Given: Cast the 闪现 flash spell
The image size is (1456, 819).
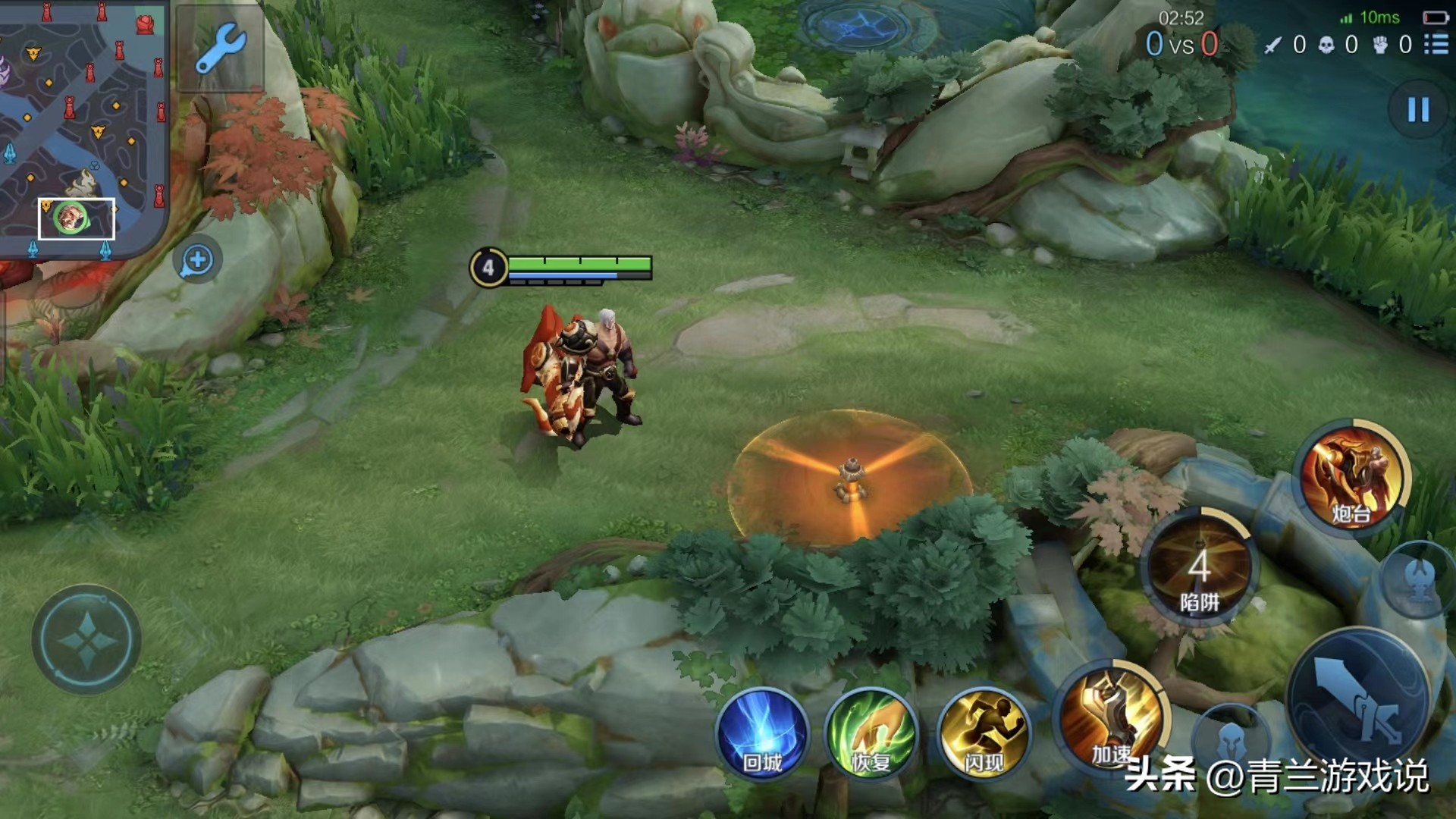Looking at the screenshot, I should (x=984, y=733).
